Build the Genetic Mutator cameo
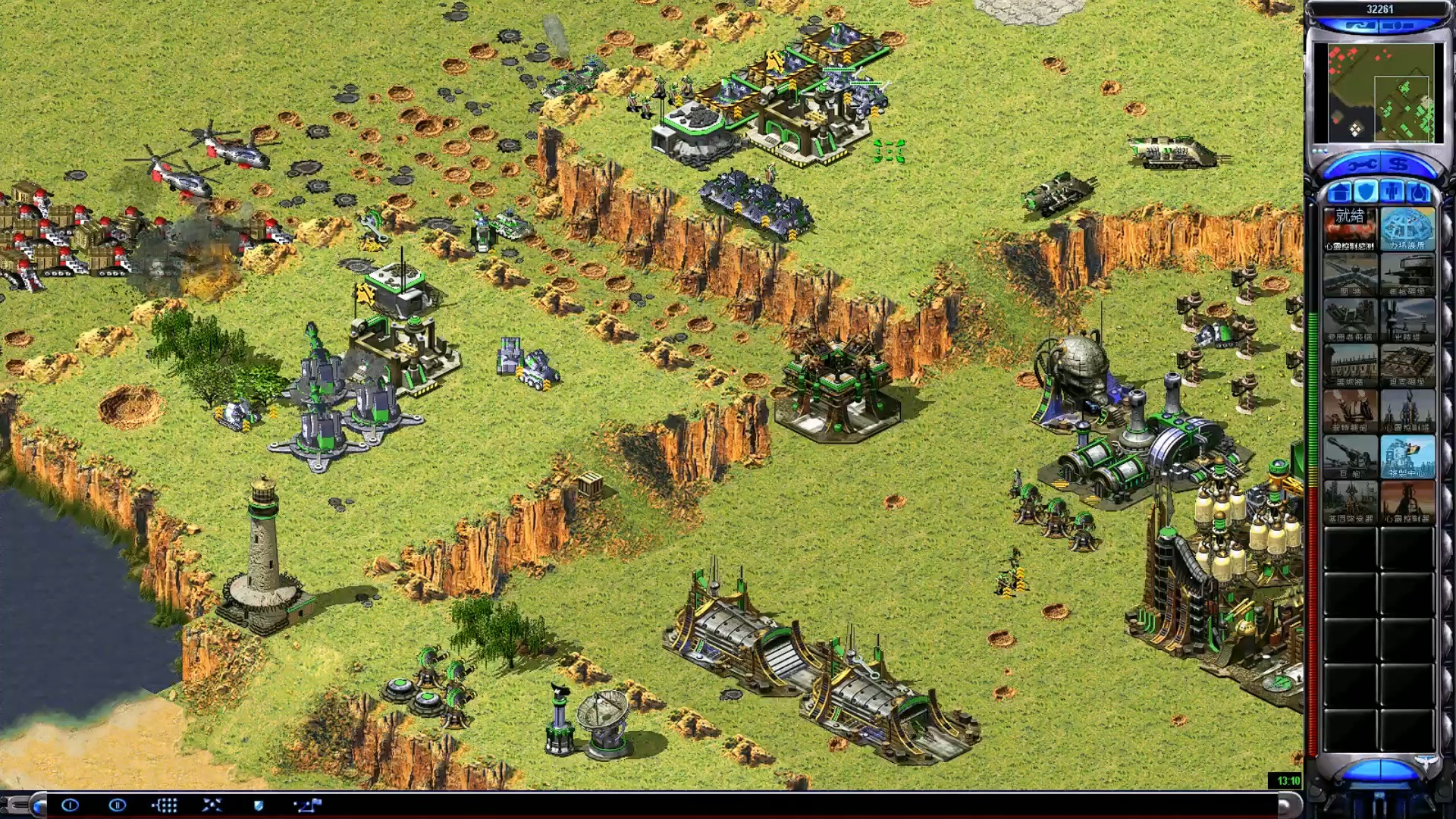Viewport: 1456px width, 819px height. [x=1350, y=501]
